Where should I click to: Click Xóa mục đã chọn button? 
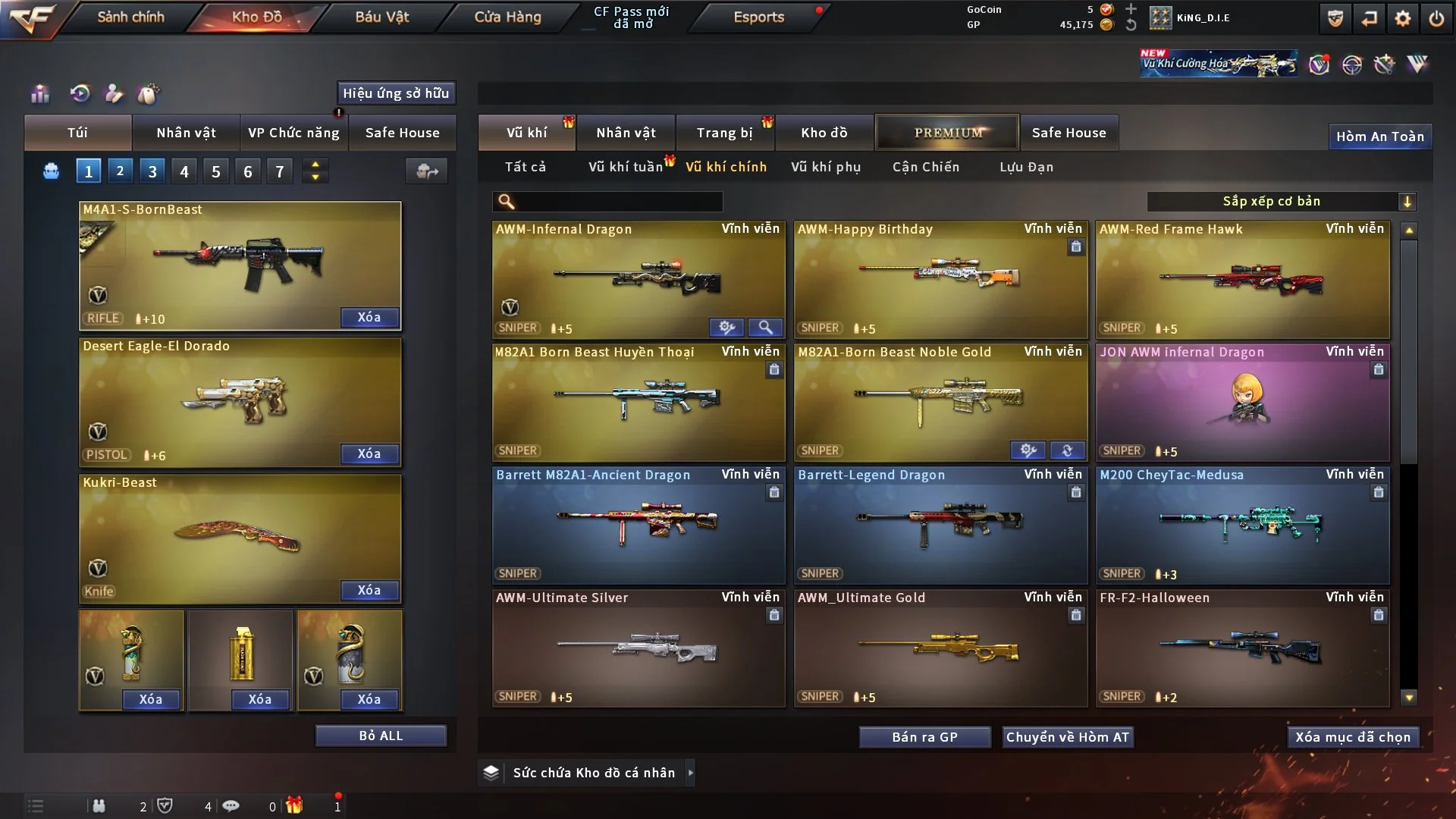pyautogui.click(x=1353, y=737)
